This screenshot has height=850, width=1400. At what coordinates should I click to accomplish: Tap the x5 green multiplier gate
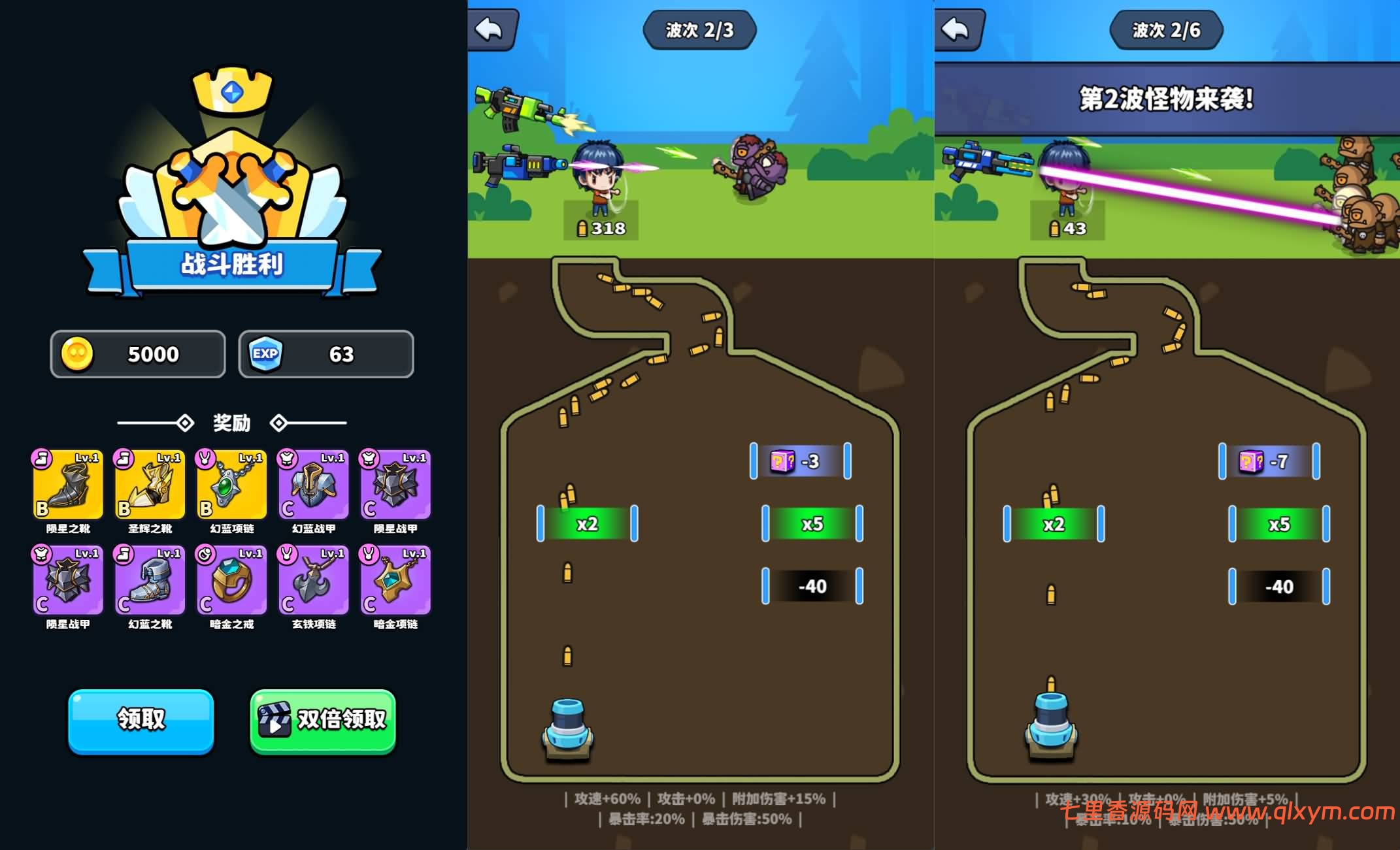click(812, 523)
